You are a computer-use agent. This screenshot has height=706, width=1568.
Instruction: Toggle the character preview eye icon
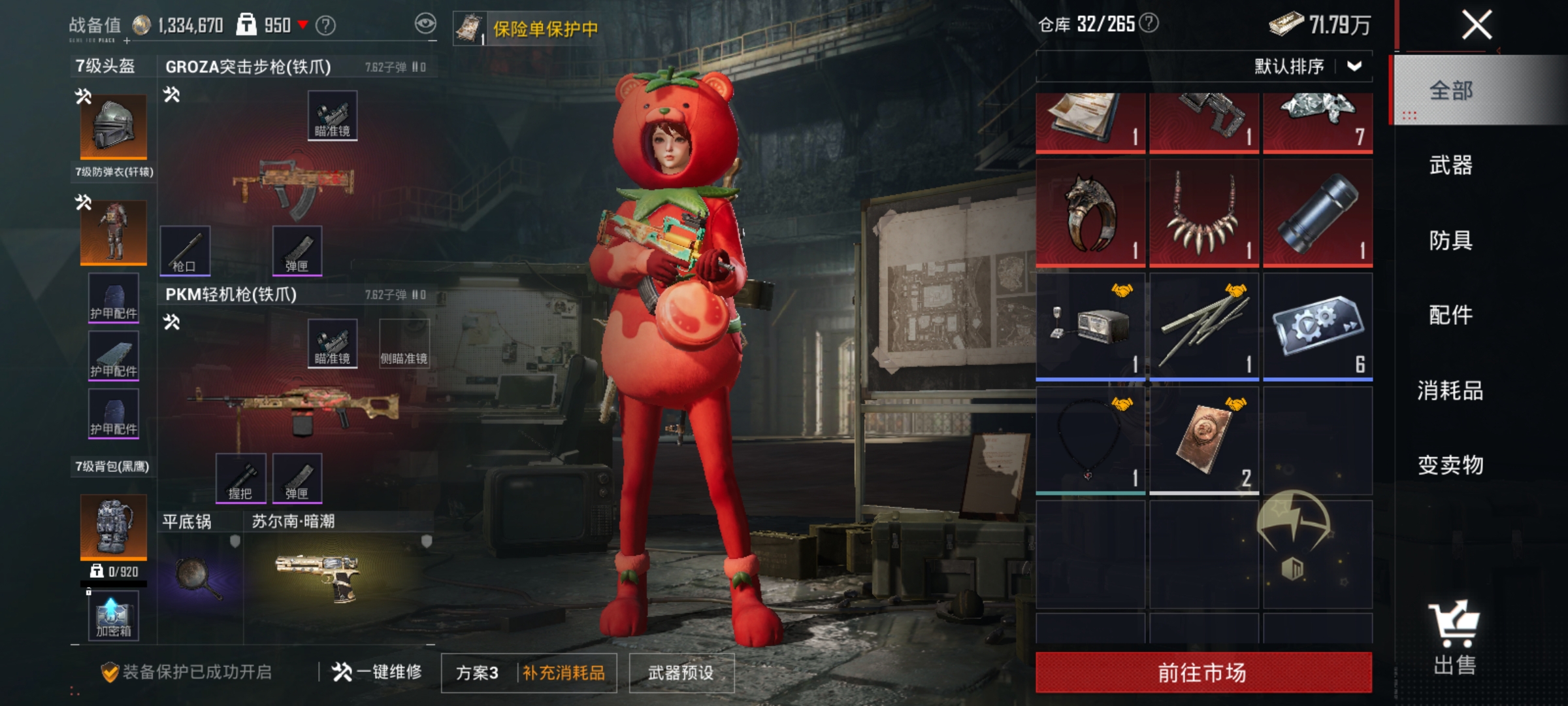click(425, 24)
